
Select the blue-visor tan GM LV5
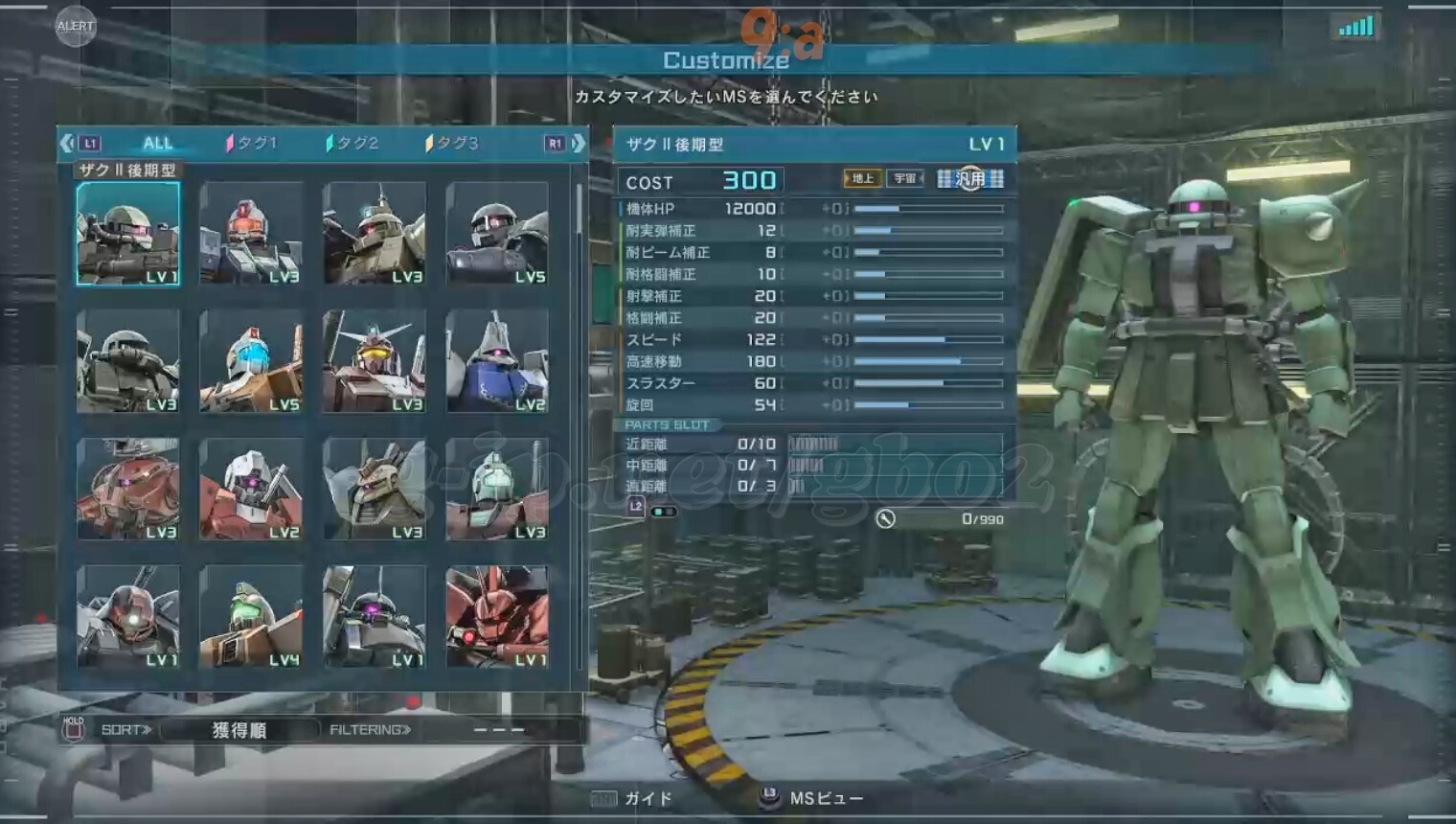pos(251,361)
